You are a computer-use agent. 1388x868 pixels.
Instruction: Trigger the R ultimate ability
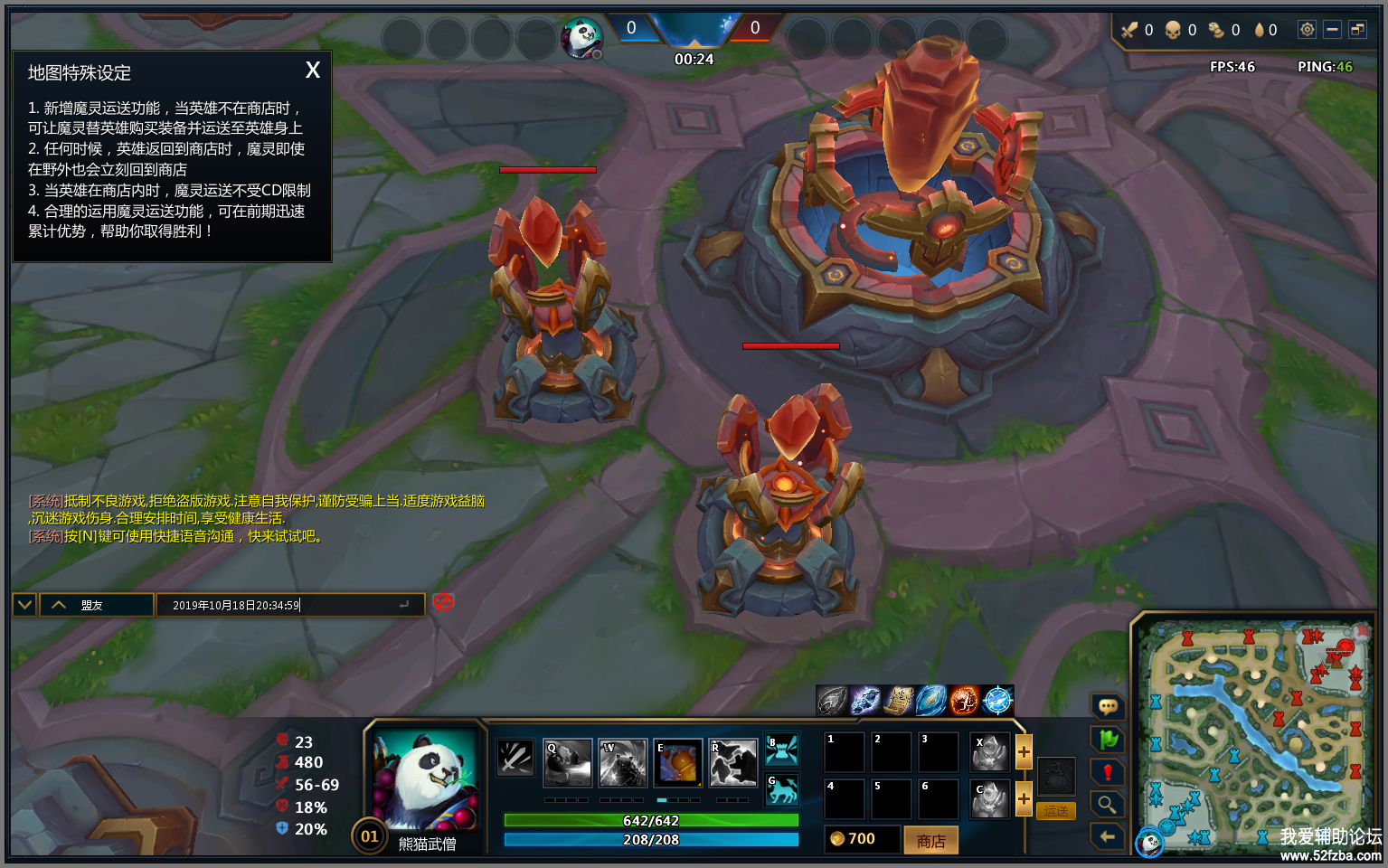[733, 763]
